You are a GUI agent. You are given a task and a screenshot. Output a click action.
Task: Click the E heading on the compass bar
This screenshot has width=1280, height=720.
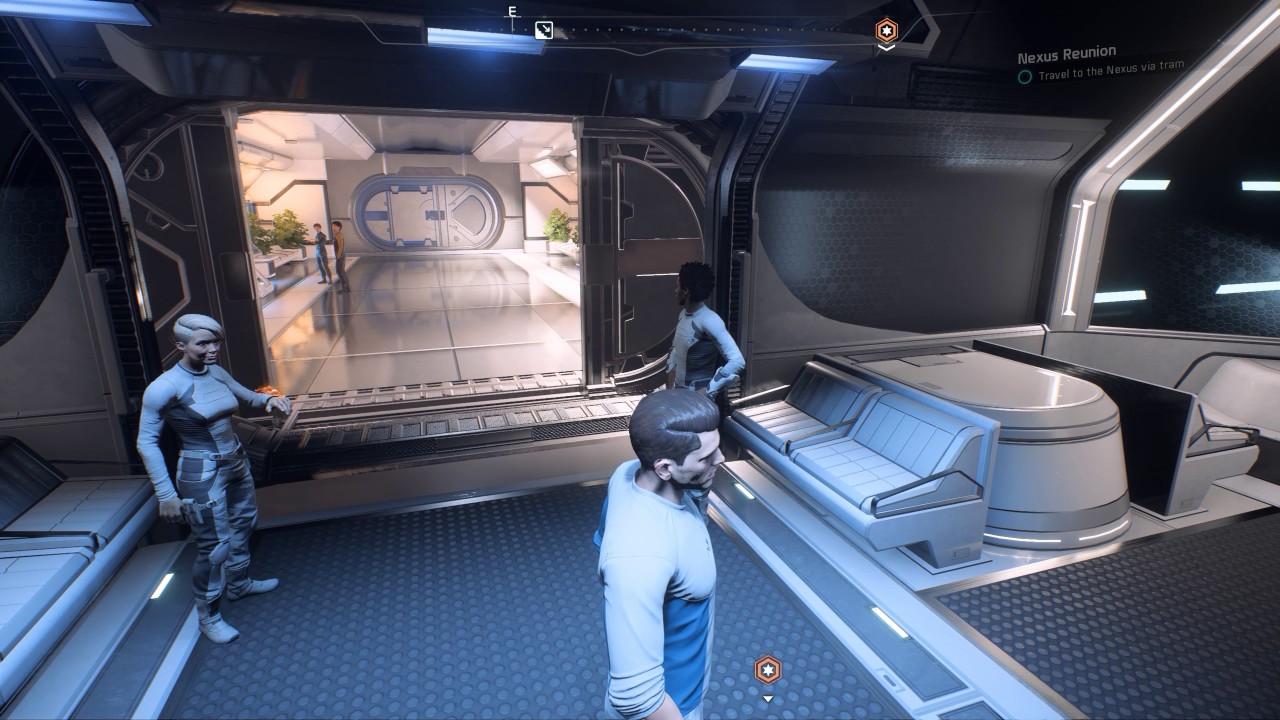coord(512,12)
